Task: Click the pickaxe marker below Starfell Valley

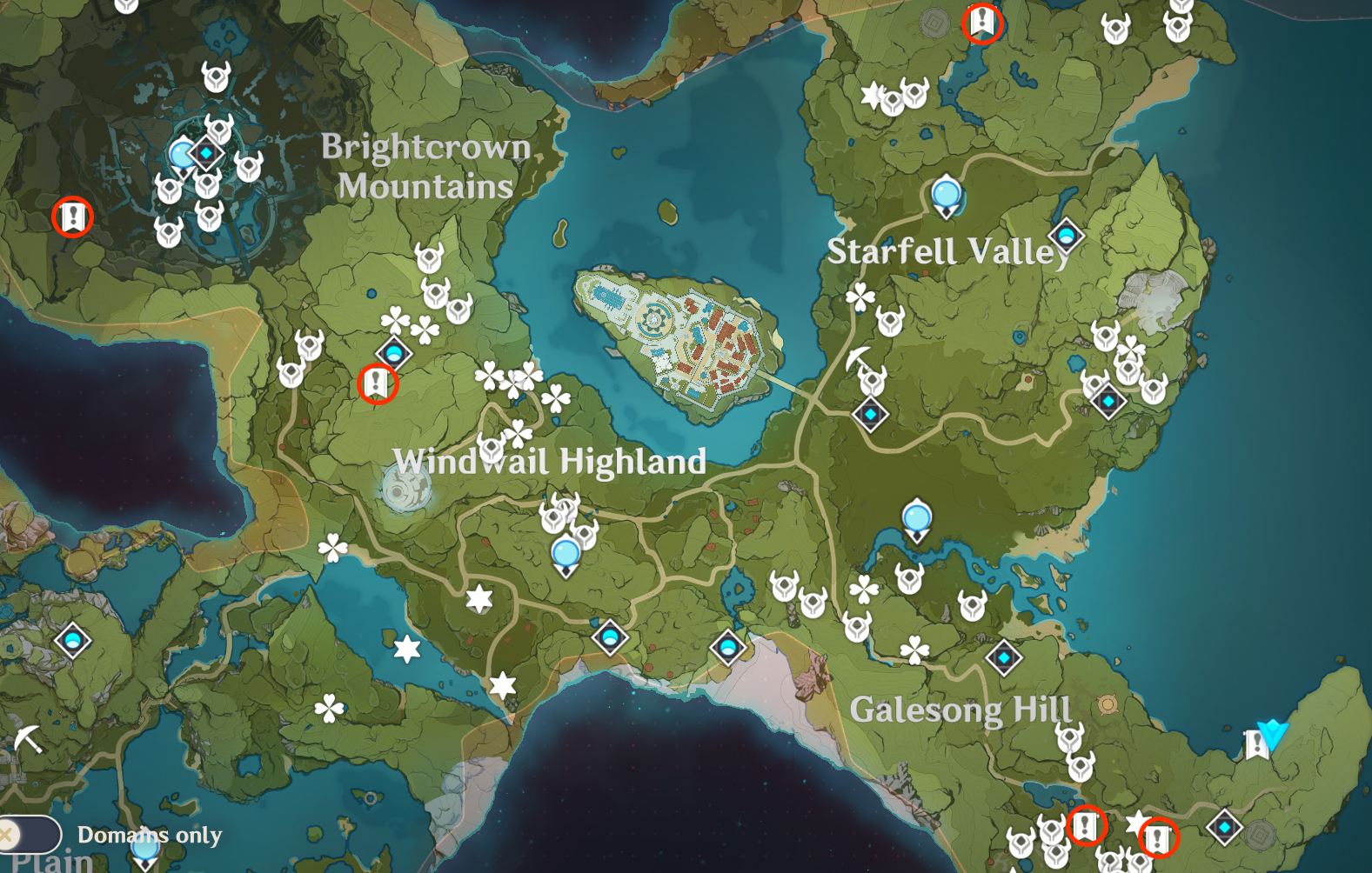Action: (x=859, y=358)
